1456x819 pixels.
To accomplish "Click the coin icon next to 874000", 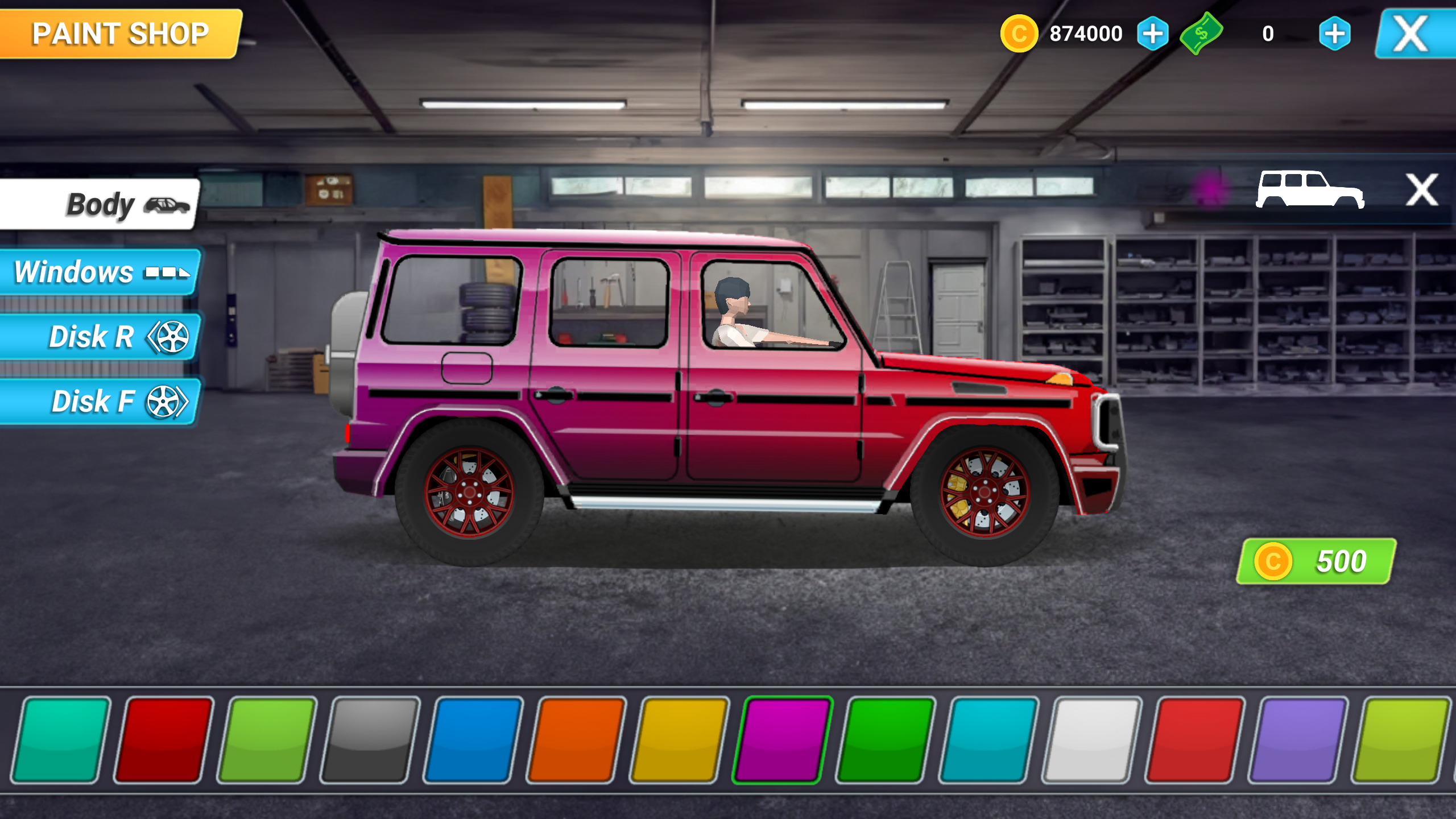I will [1020, 34].
